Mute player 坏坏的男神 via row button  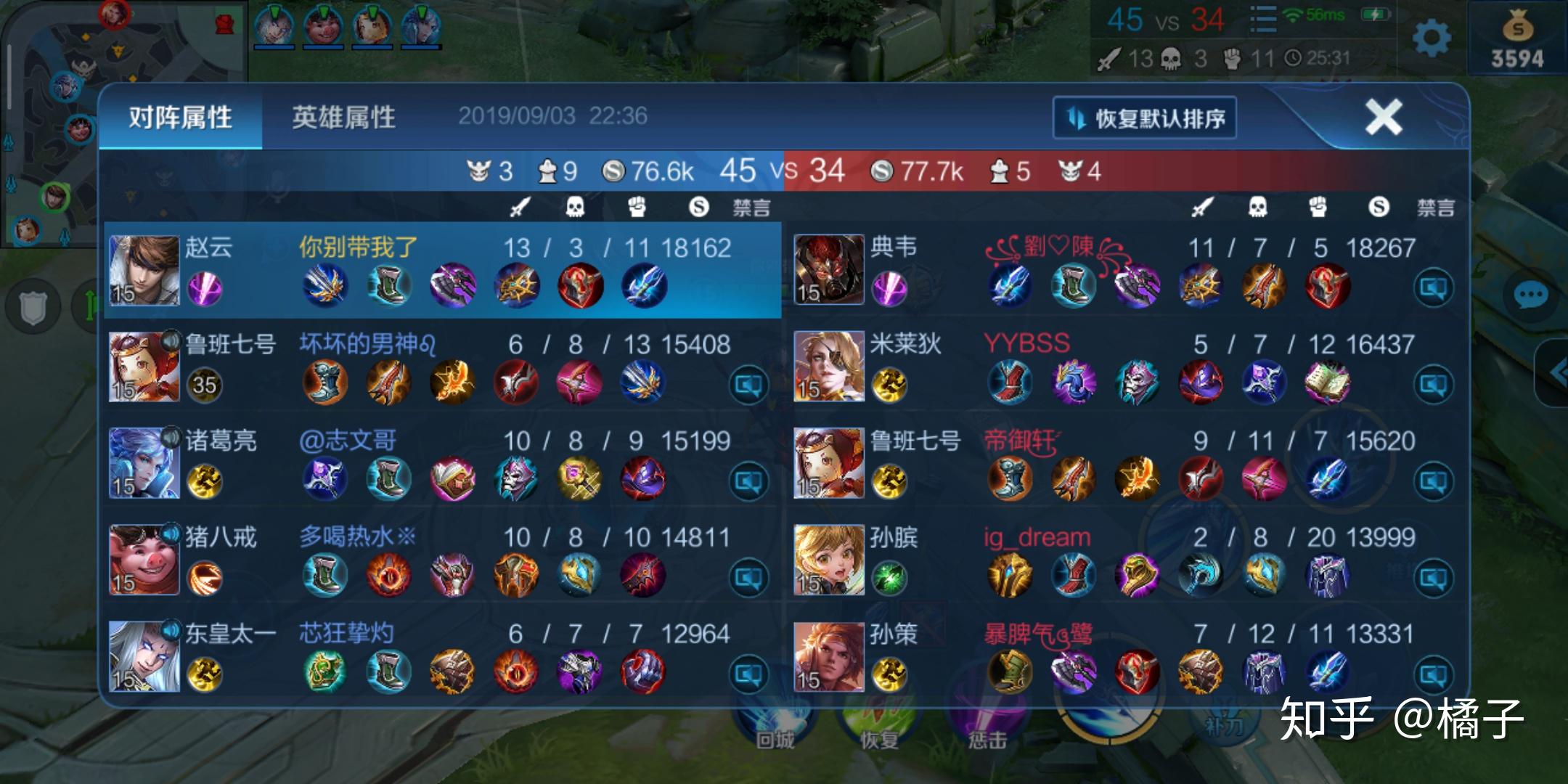pyautogui.click(x=748, y=384)
